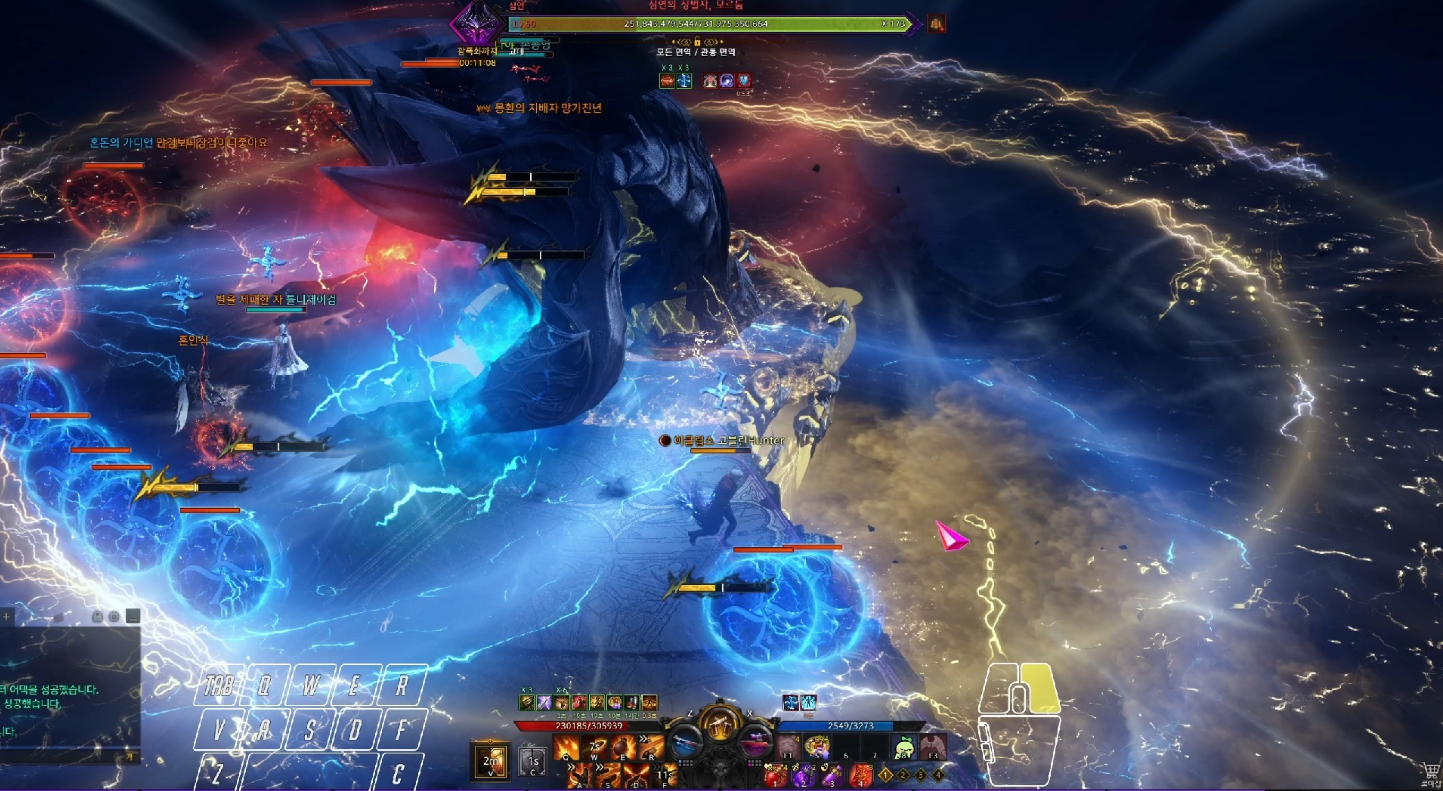This screenshot has height=791, width=1443.
Task: Trigger the grenade skill bound to E
Action: click(624, 747)
